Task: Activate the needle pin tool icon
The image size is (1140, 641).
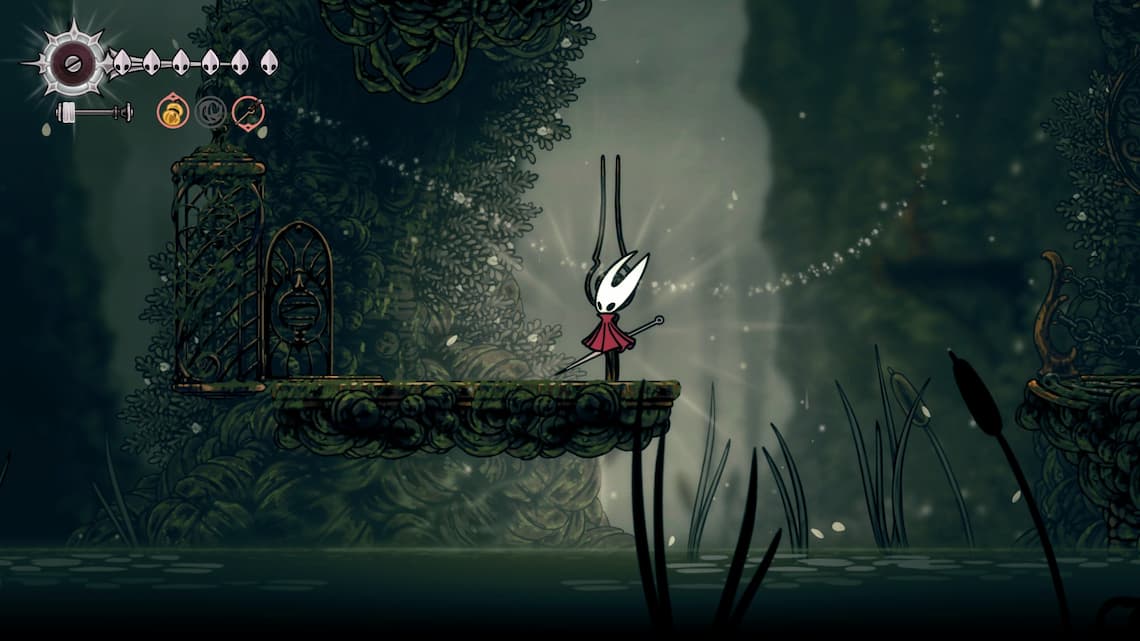Action: pos(248,112)
